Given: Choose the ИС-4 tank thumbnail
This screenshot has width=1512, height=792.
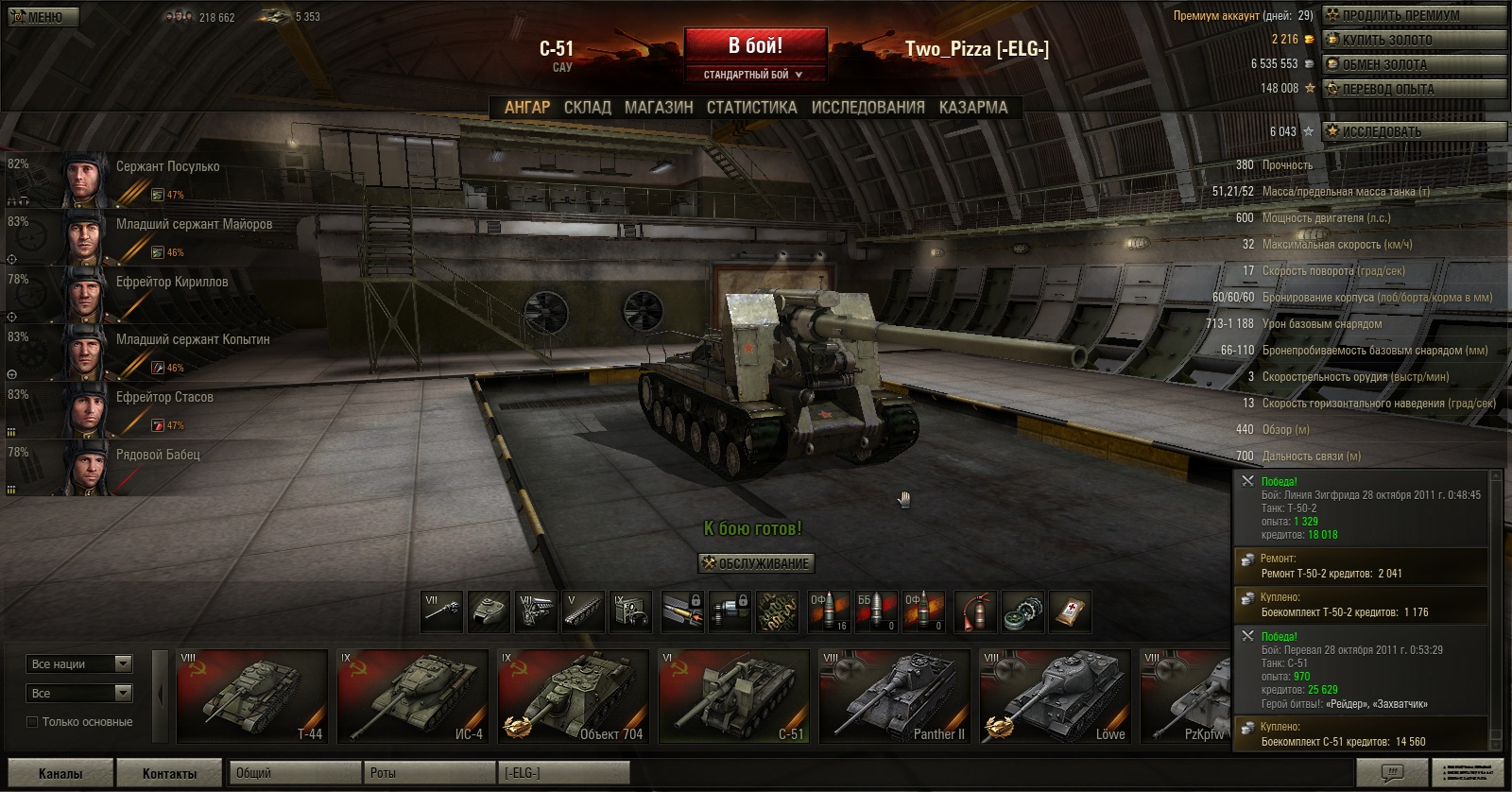Looking at the screenshot, I should [x=413, y=696].
